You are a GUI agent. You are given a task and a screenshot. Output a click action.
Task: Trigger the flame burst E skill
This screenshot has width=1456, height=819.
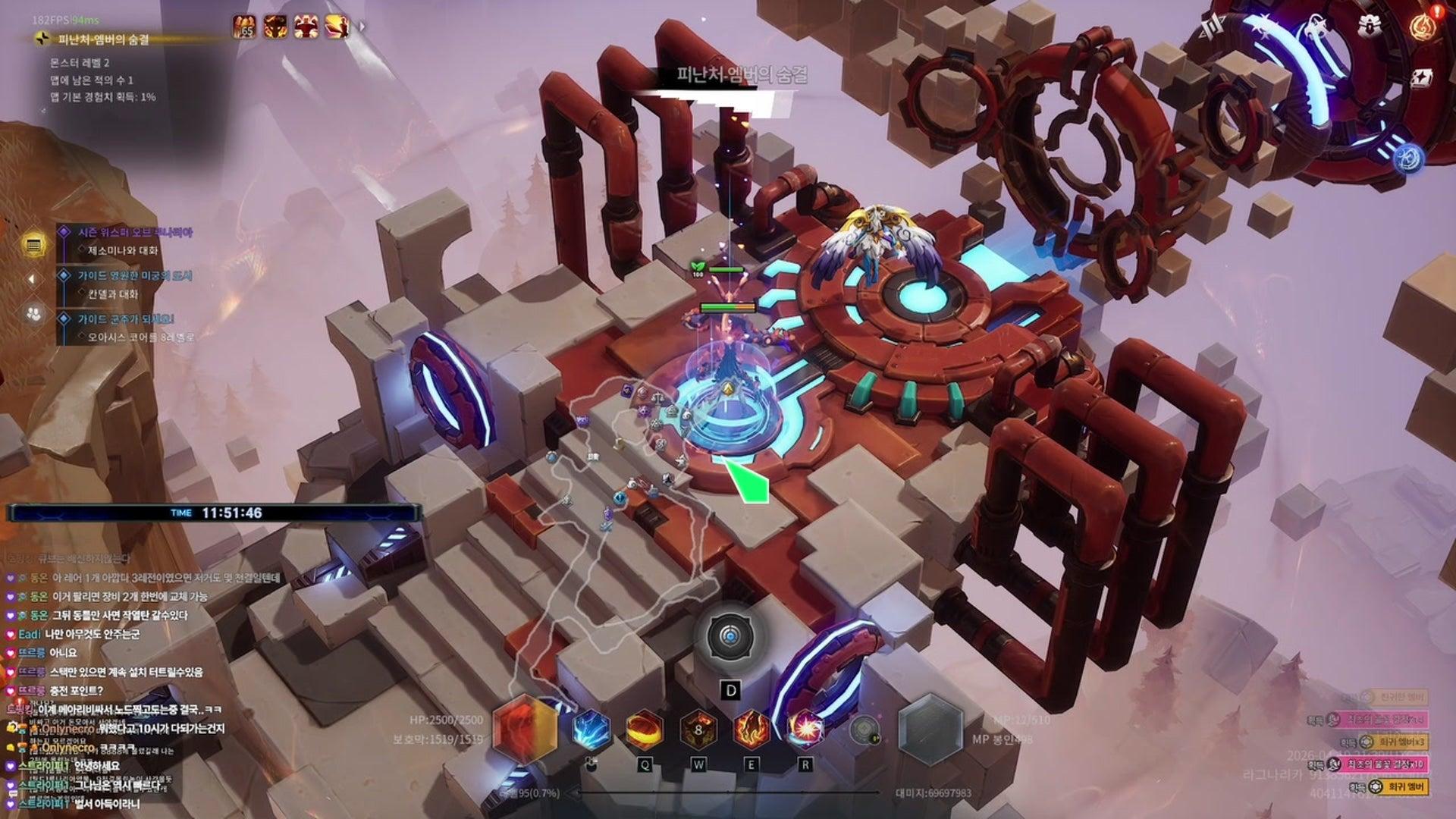coord(752,730)
